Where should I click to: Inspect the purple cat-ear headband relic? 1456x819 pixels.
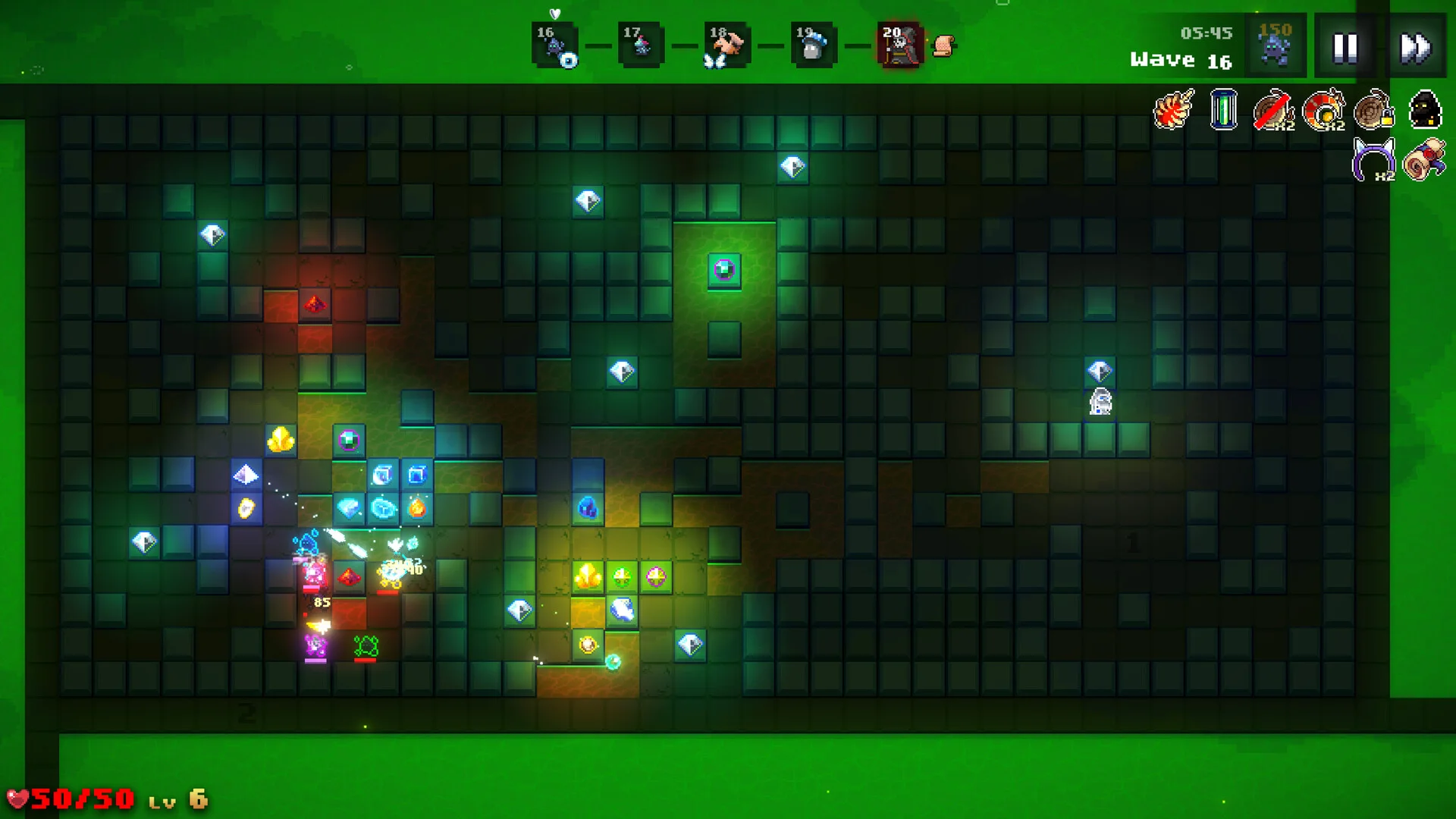[x=1374, y=159]
